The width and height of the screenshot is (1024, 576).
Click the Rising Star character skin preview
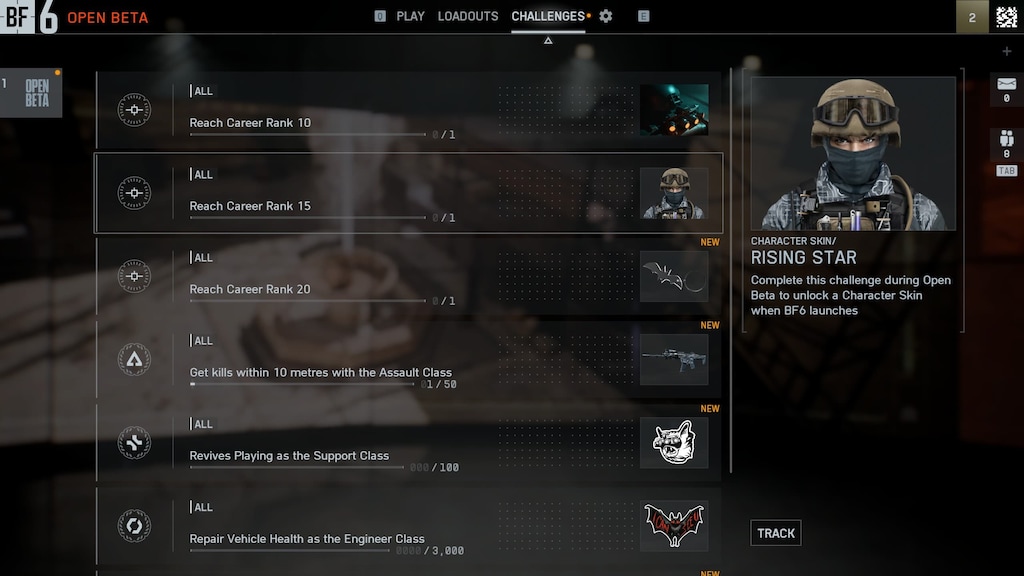pyautogui.click(x=853, y=154)
